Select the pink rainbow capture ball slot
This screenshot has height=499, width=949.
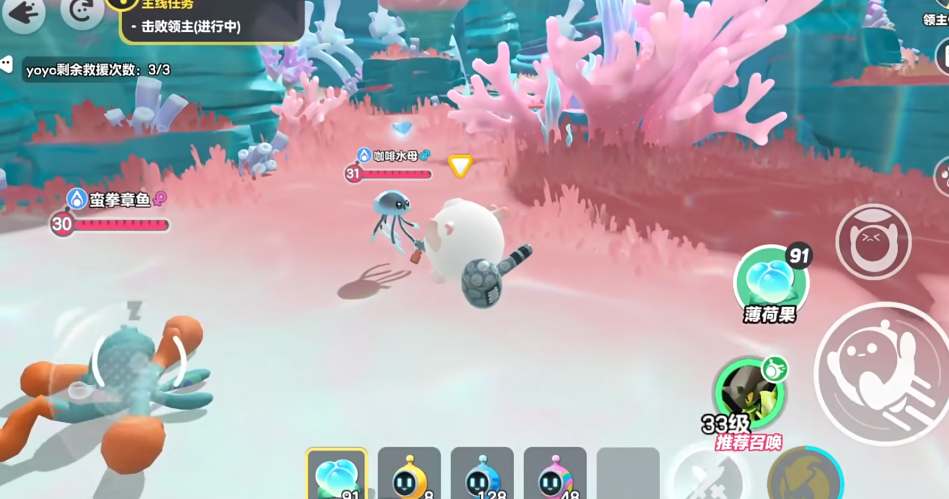point(555,474)
